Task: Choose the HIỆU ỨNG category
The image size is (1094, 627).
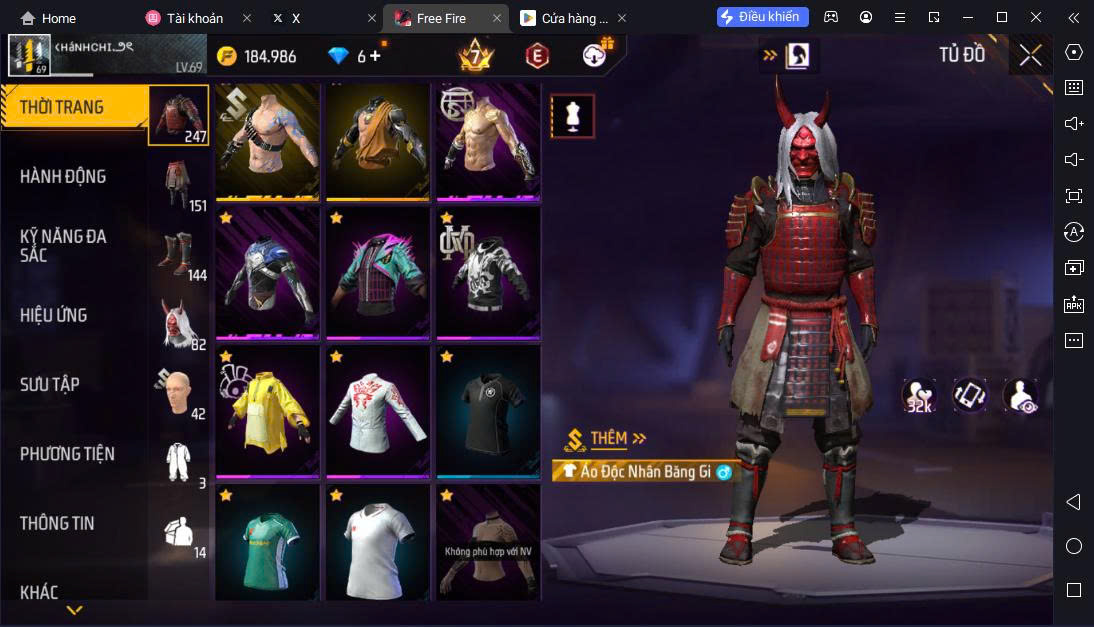Action: click(53, 316)
